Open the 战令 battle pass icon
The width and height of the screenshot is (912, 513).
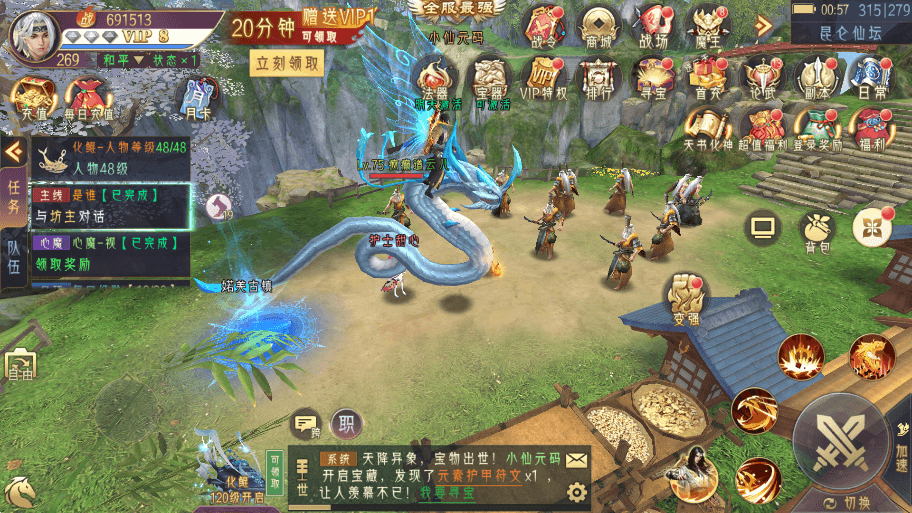544,25
